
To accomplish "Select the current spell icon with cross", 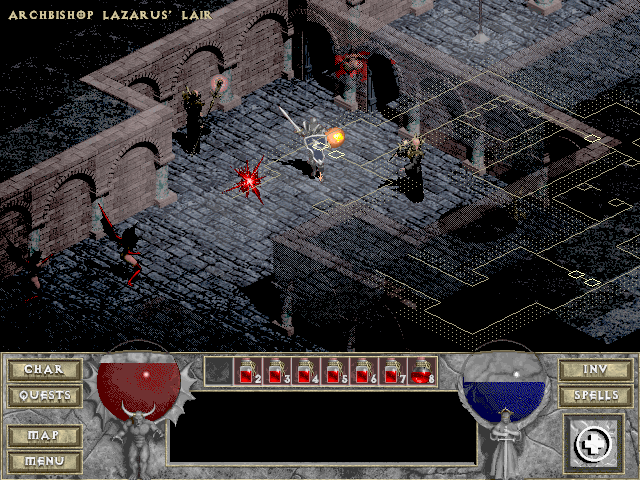I will pyautogui.click(x=593, y=444).
